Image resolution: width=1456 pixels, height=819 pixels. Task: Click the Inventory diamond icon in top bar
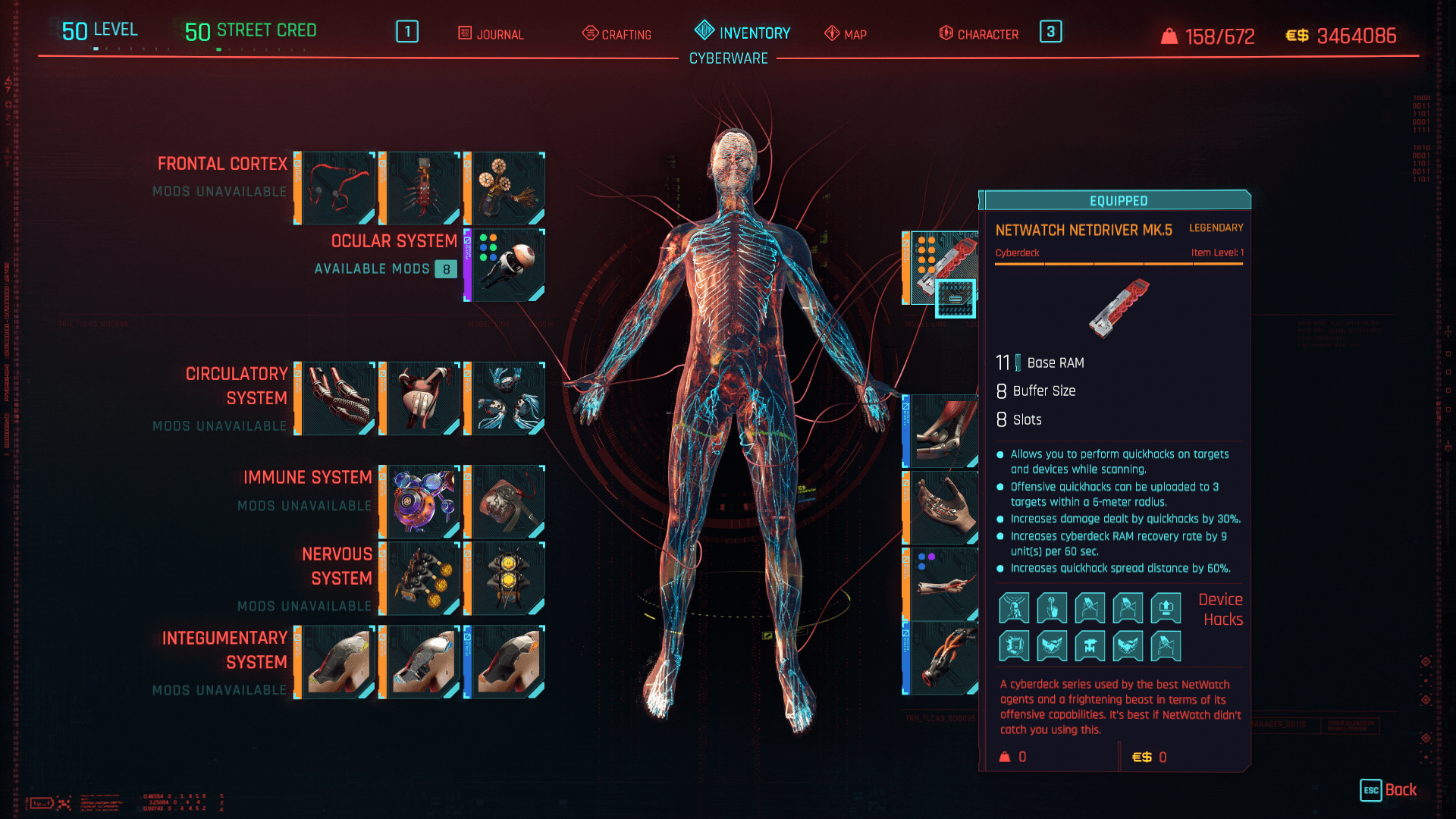pyautogui.click(x=703, y=32)
